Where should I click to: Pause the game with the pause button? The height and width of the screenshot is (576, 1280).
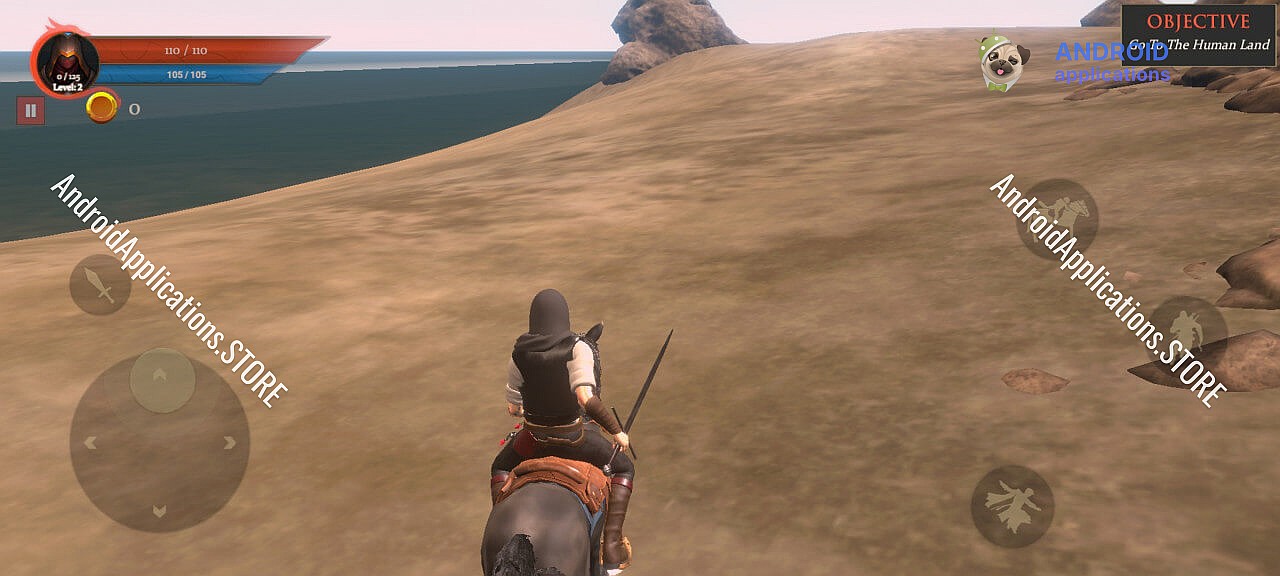coord(30,110)
